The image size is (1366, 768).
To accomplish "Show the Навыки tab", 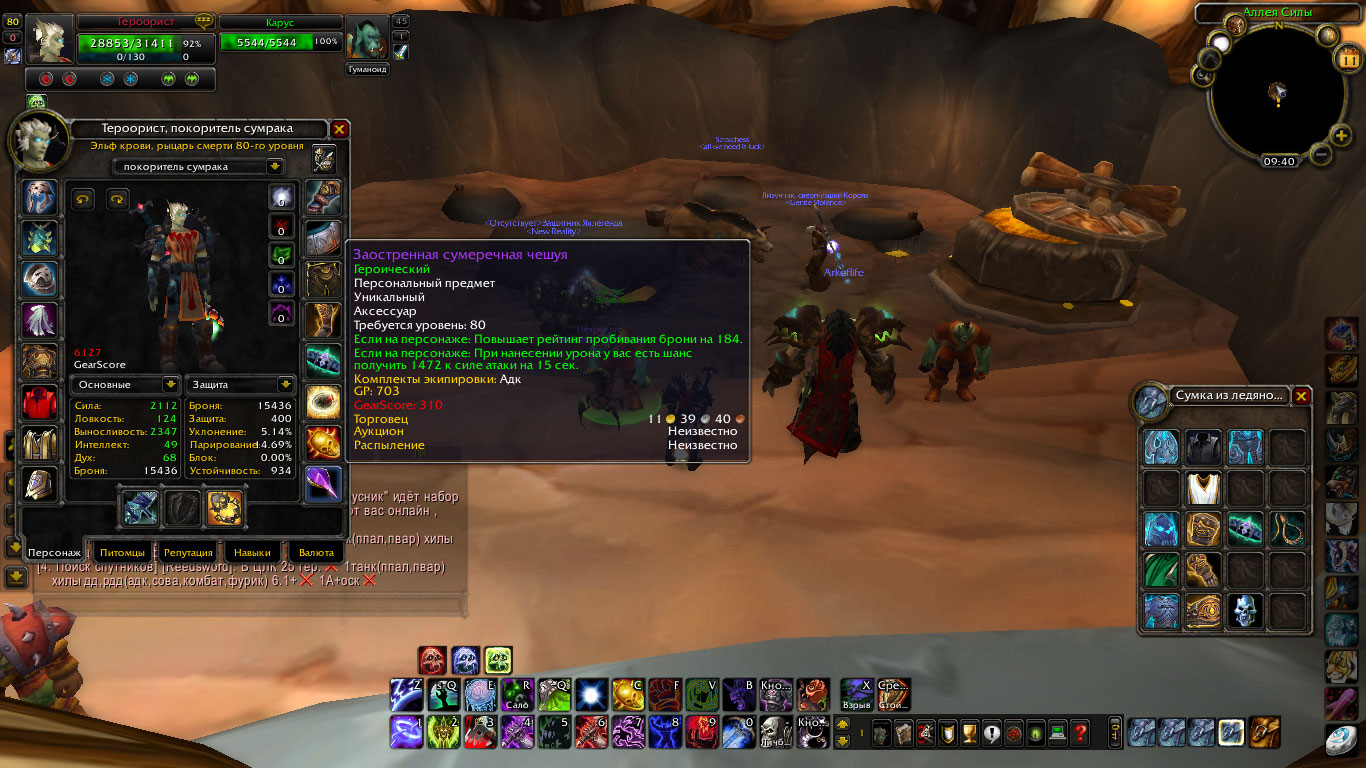I will point(251,552).
